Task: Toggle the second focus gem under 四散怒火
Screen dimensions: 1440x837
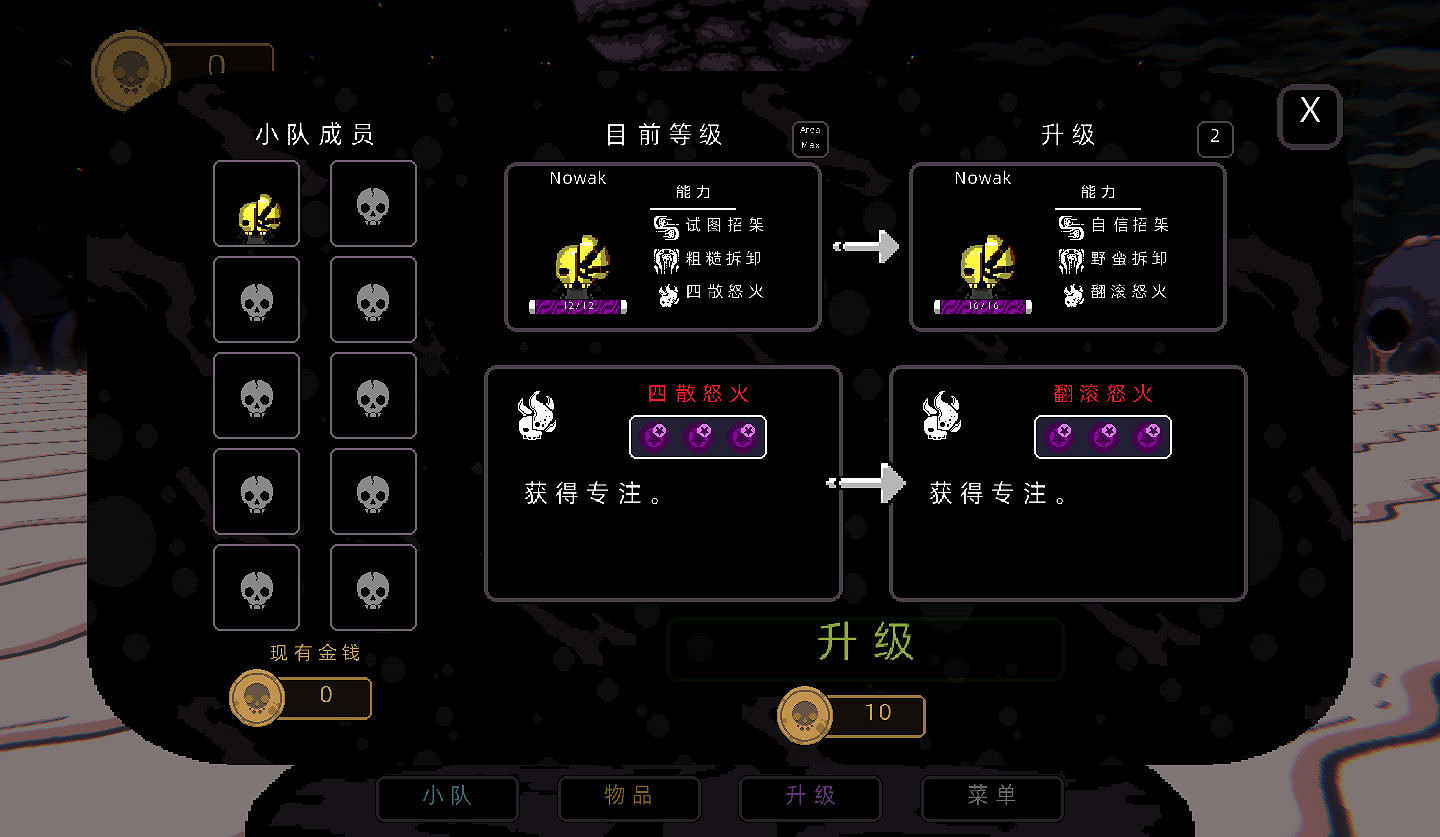Action: [697, 437]
